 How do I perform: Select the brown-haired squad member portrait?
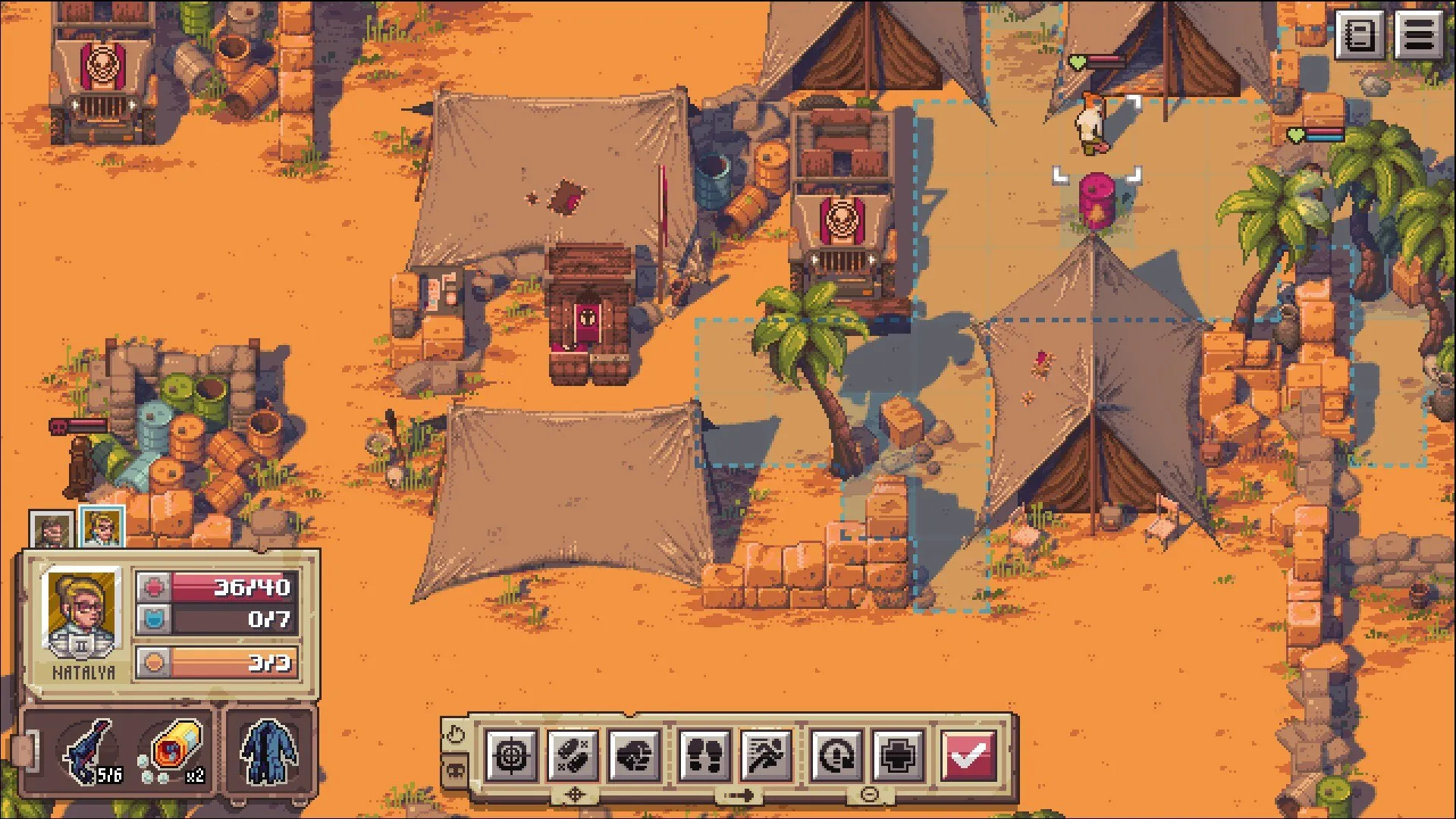[x=52, y=529]
